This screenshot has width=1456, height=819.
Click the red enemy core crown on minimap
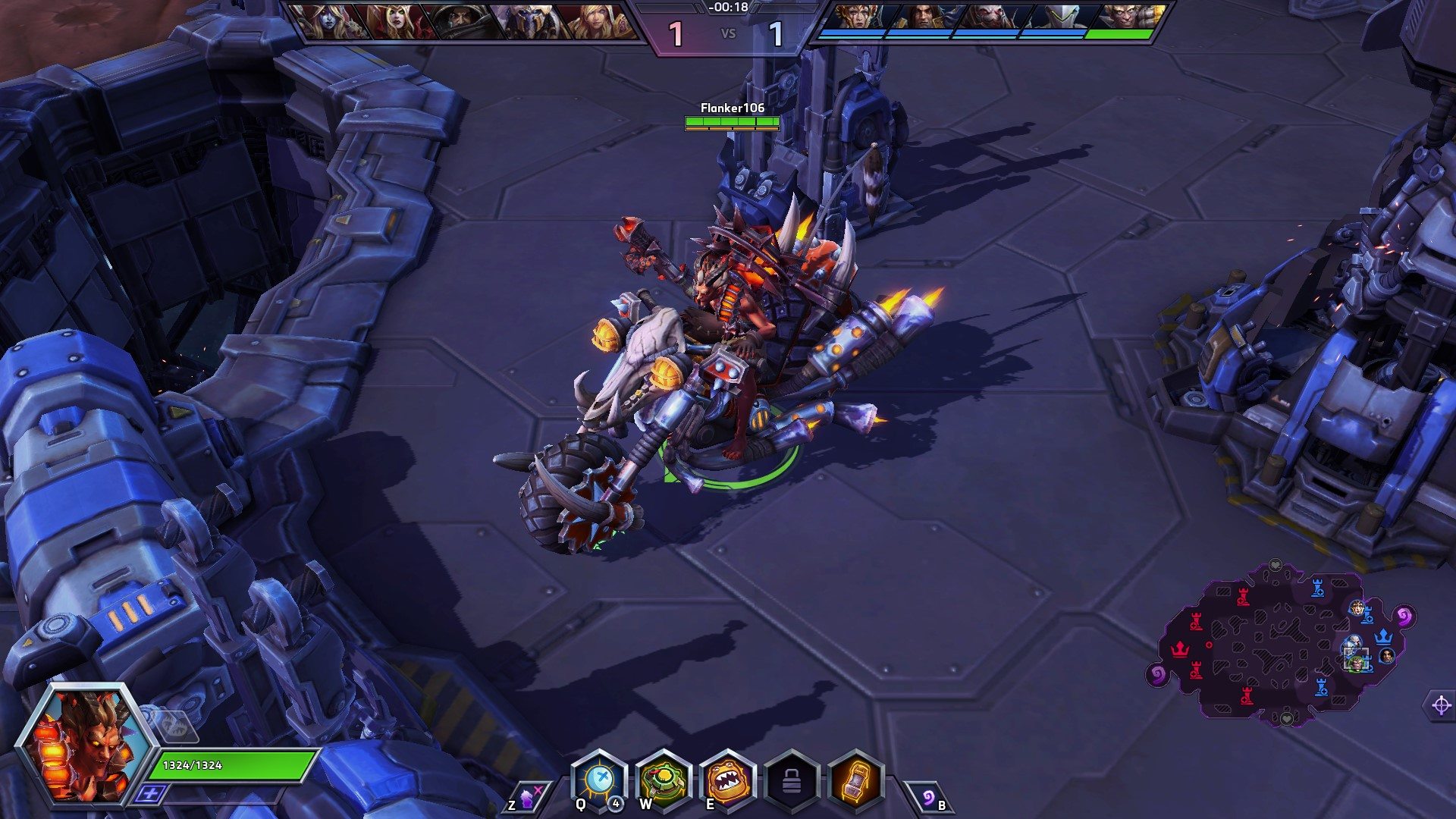point(1180,649)
